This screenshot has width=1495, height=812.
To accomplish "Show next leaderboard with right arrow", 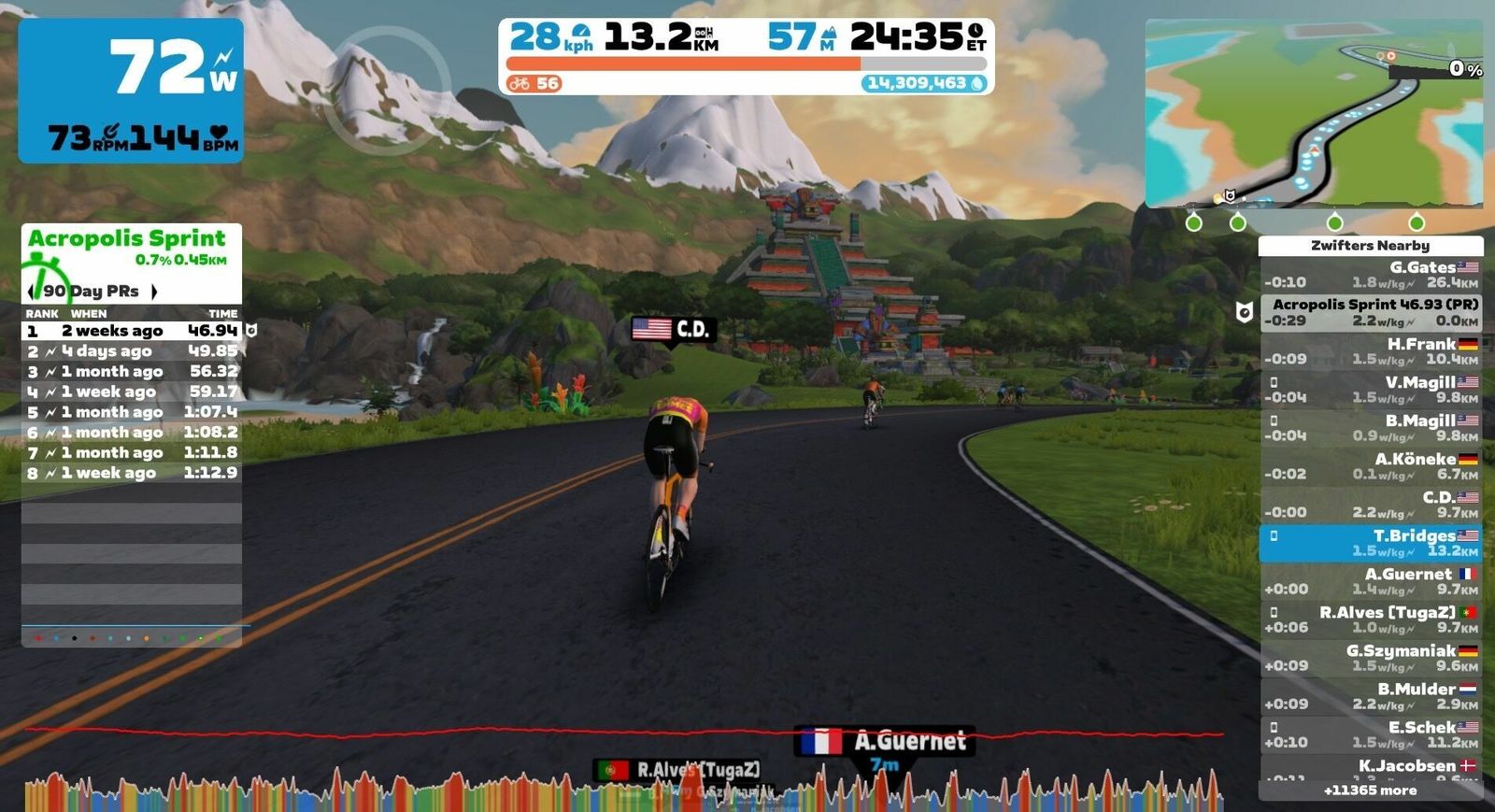I will [x=154, y=292].
